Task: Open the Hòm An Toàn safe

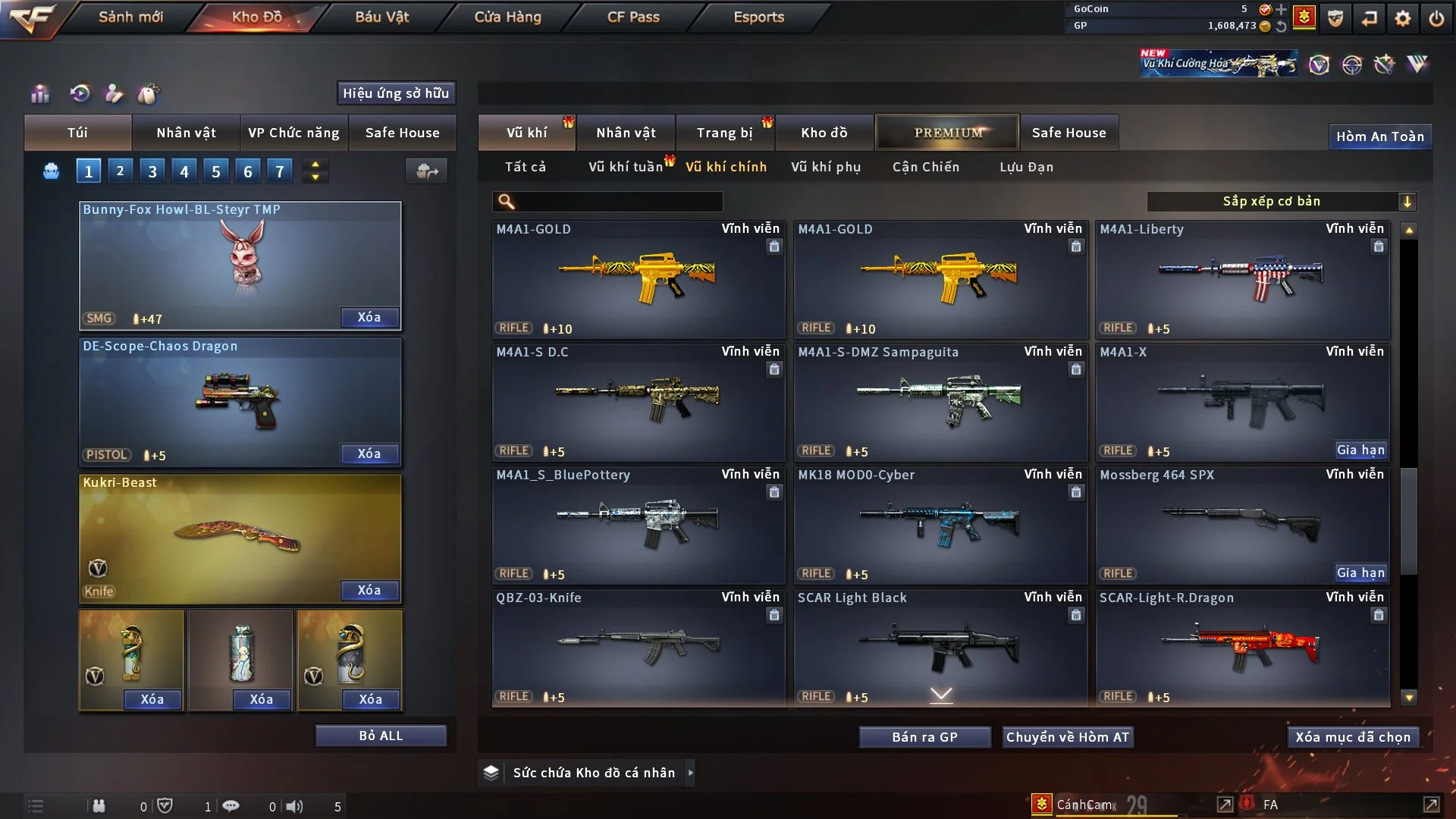Action: (1379, 136)
